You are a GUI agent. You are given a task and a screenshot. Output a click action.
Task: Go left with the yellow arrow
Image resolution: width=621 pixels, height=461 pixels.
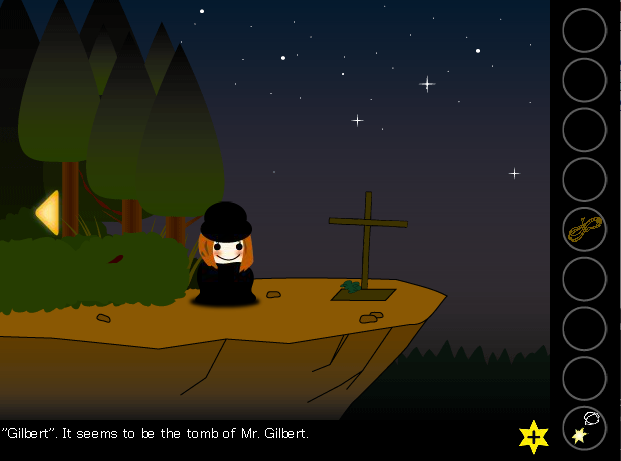[x=47, y=212]
